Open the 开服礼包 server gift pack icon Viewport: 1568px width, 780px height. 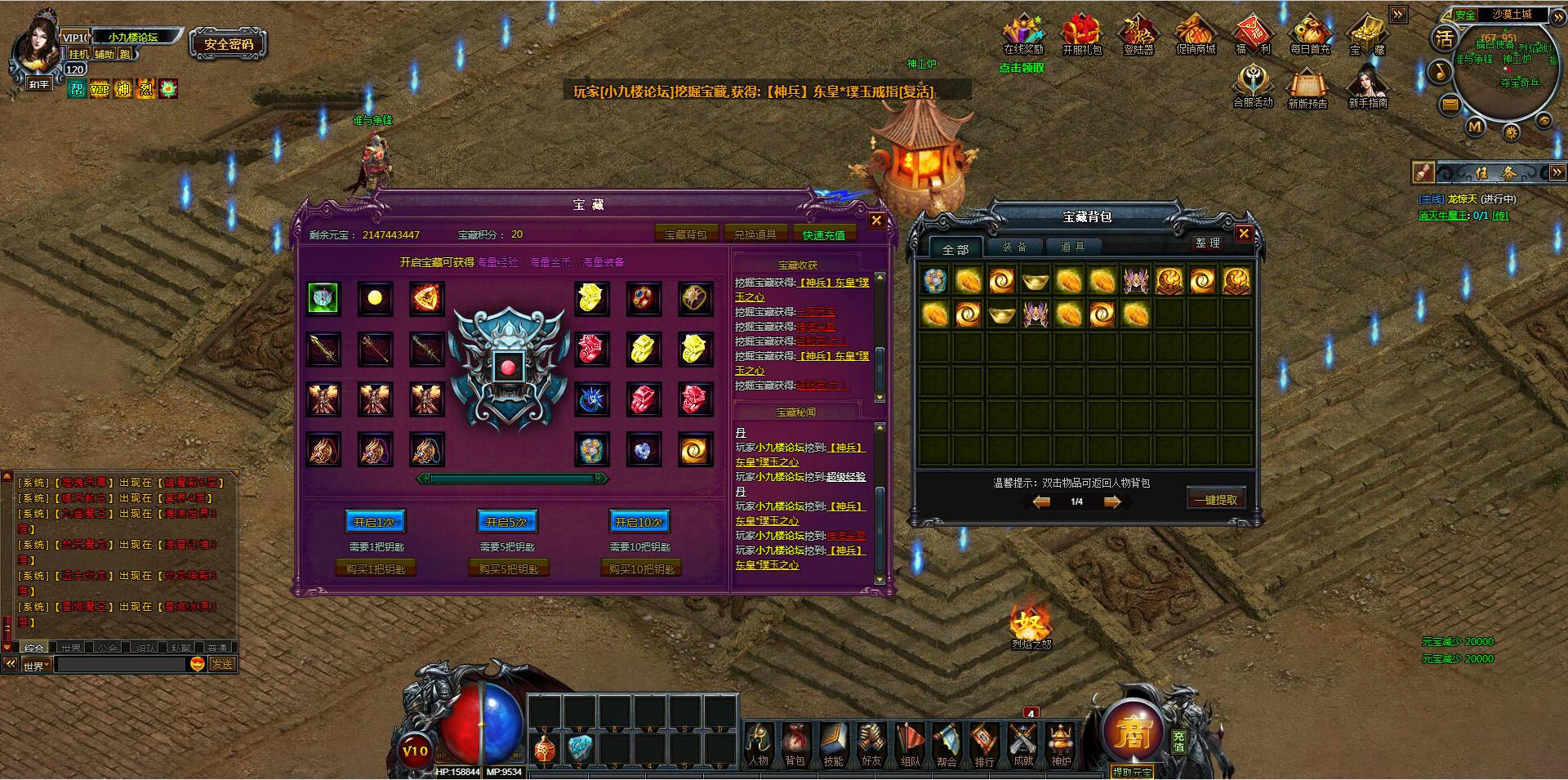point(1081,35)
